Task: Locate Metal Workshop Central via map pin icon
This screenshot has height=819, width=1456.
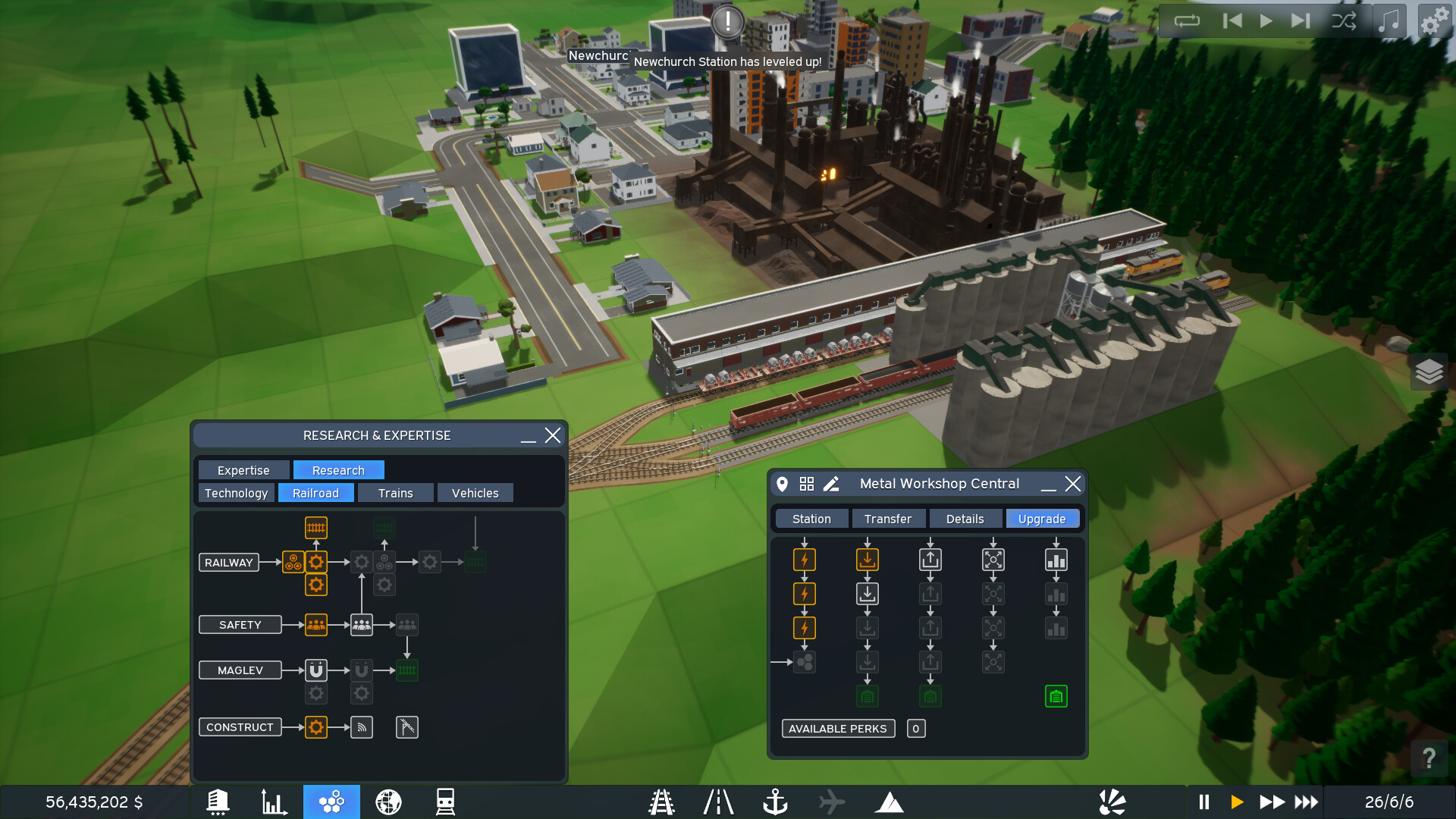Action: click(783, 484)
